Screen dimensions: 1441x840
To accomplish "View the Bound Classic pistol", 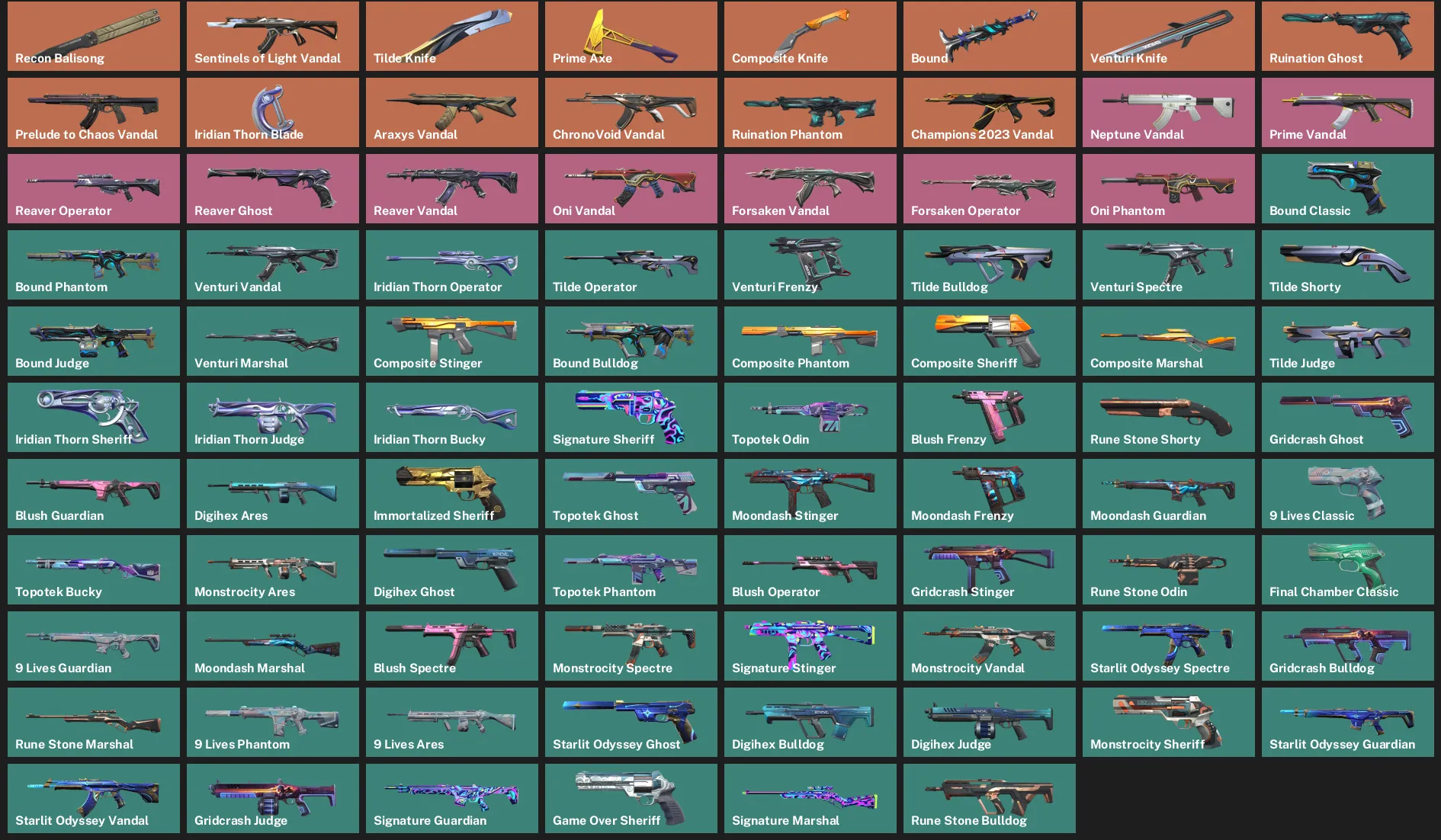I will tap(1346, 188).
